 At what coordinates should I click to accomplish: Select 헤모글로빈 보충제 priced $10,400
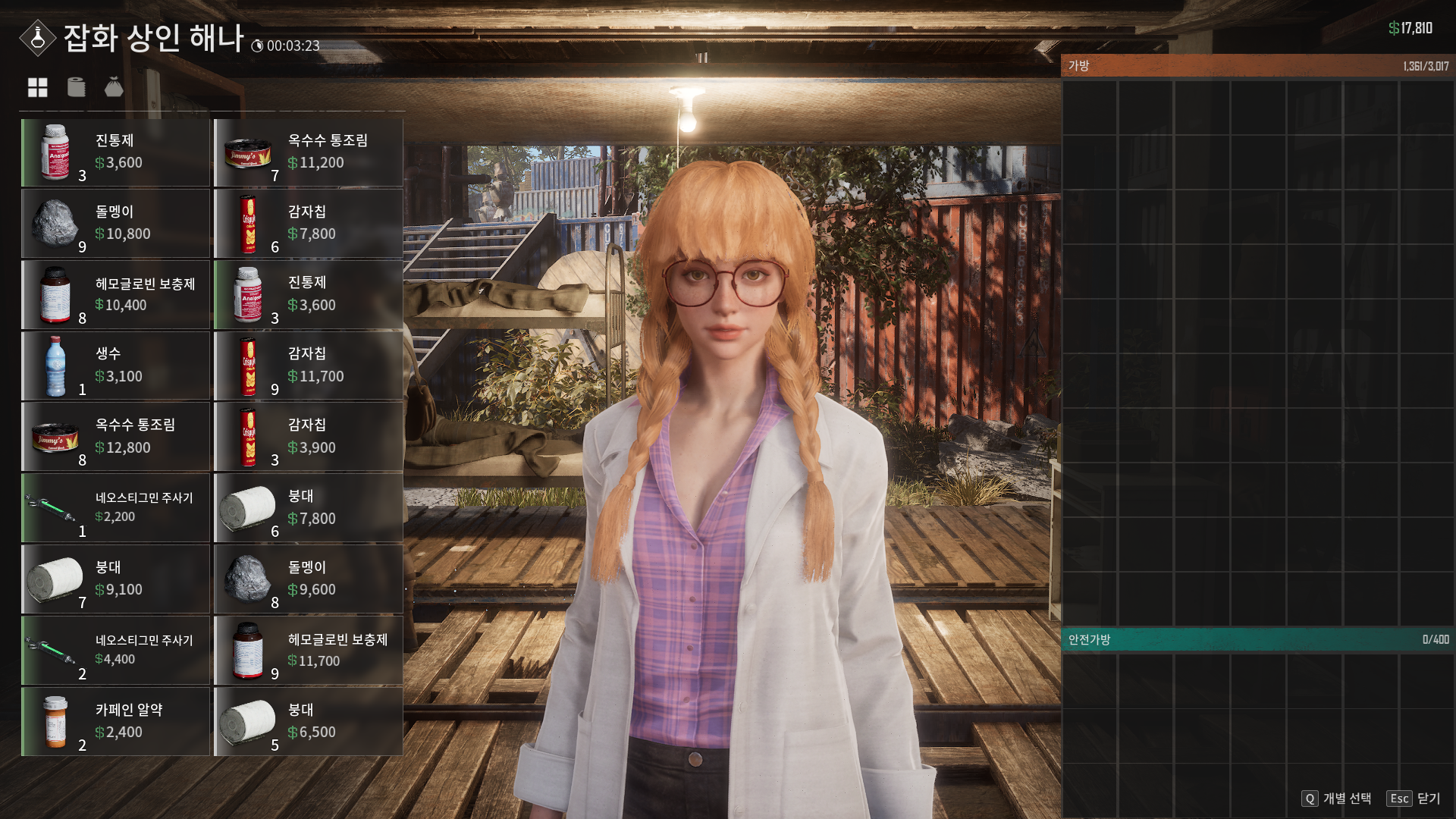pyautogui.click(x=115, y=295)
